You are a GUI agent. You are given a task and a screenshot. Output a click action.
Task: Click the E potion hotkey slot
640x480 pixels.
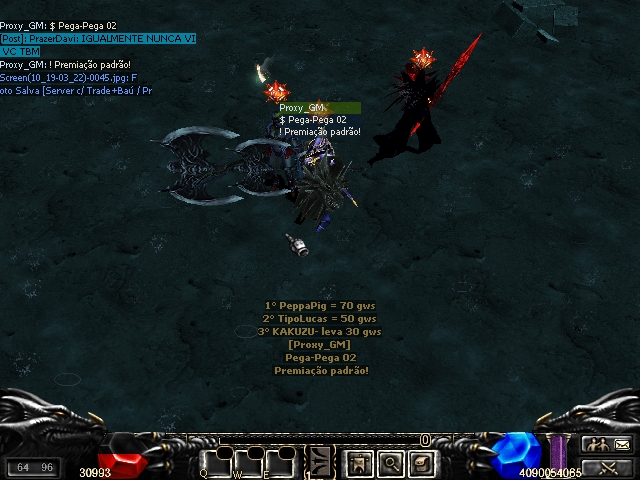point(281,461)
